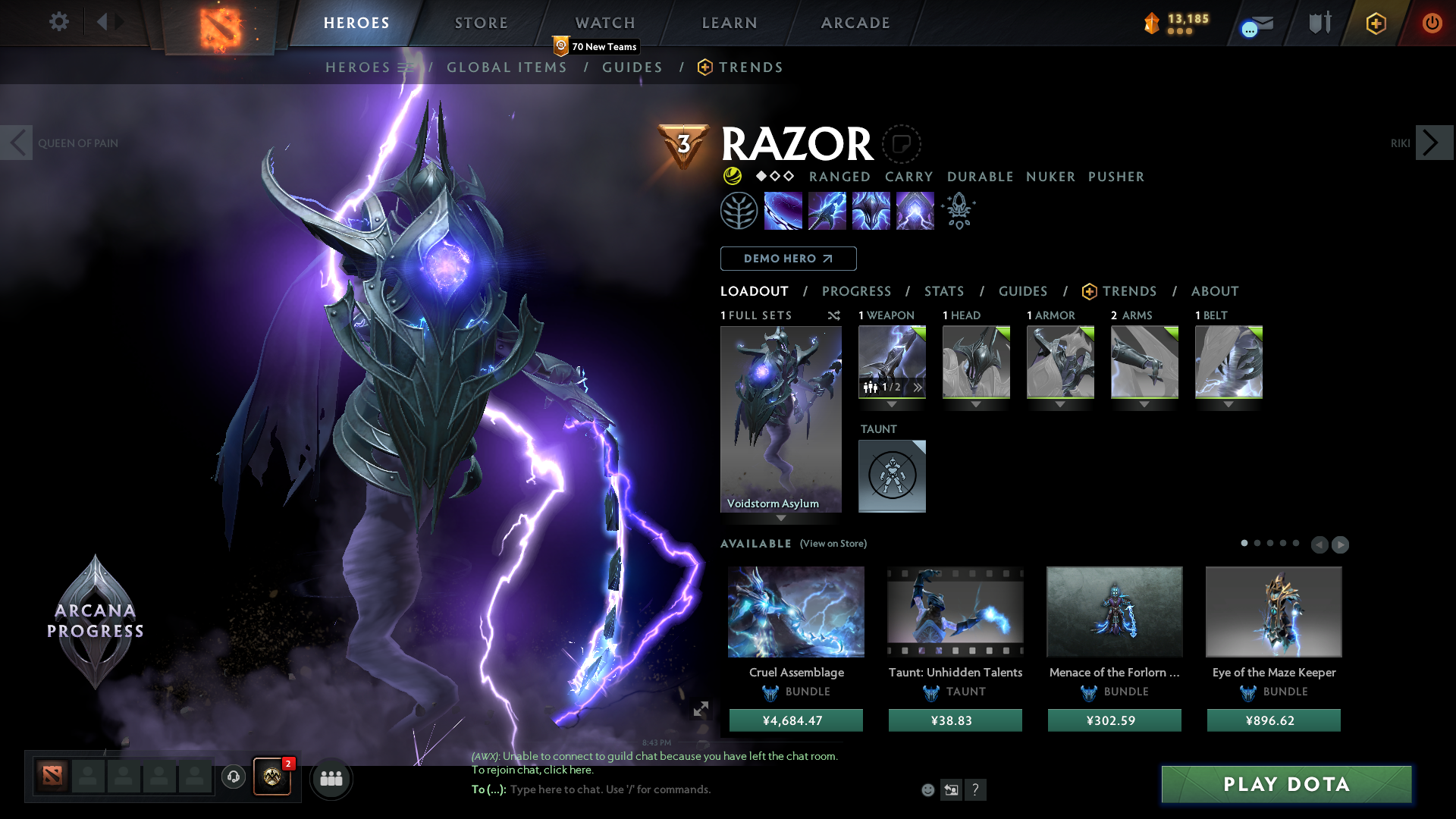The image size is (1456, 819).
Task: Purchase Taunt: Unhidden Talents for ¥38.83
Action: click(955, 720)
